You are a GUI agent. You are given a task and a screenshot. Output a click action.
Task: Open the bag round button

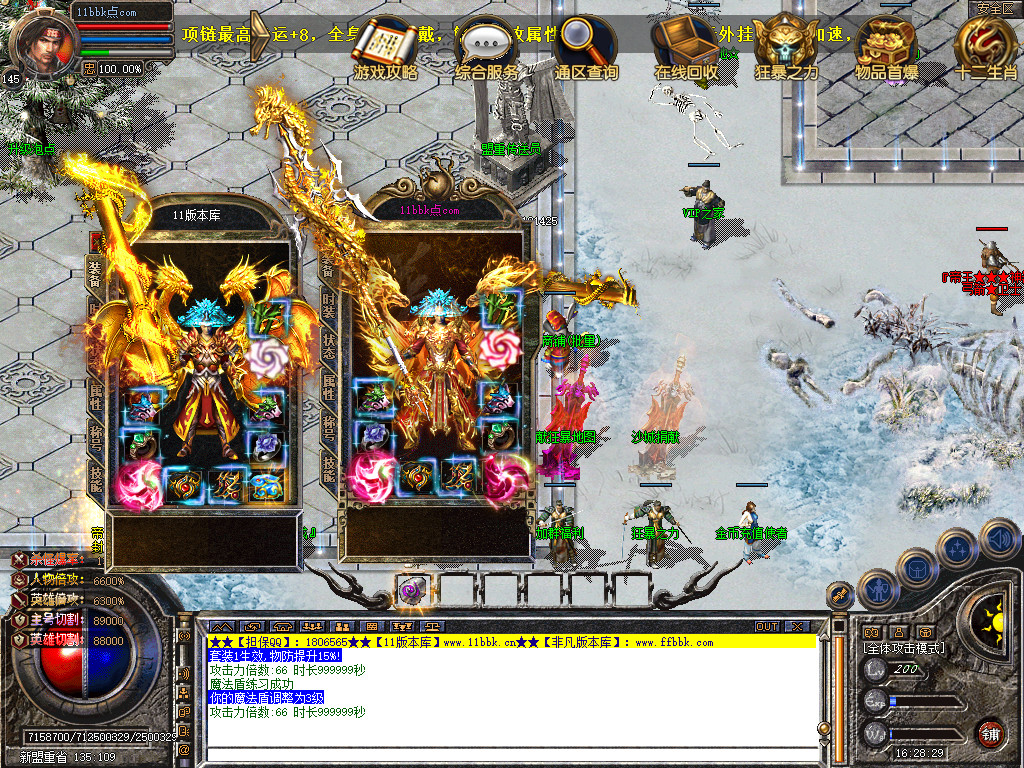(x=918, y=569)
